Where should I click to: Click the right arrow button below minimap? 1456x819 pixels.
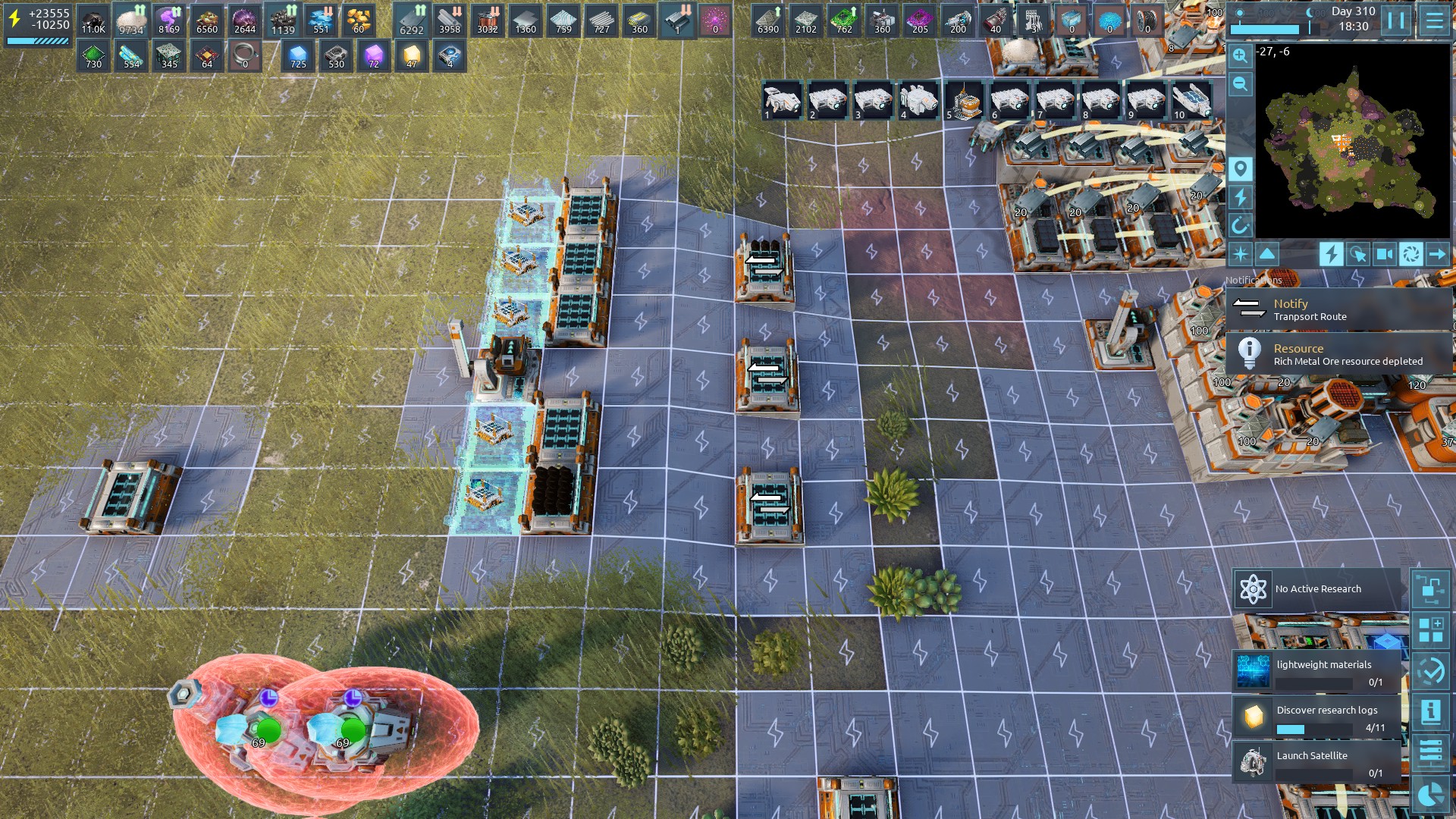coord(1437,254)
